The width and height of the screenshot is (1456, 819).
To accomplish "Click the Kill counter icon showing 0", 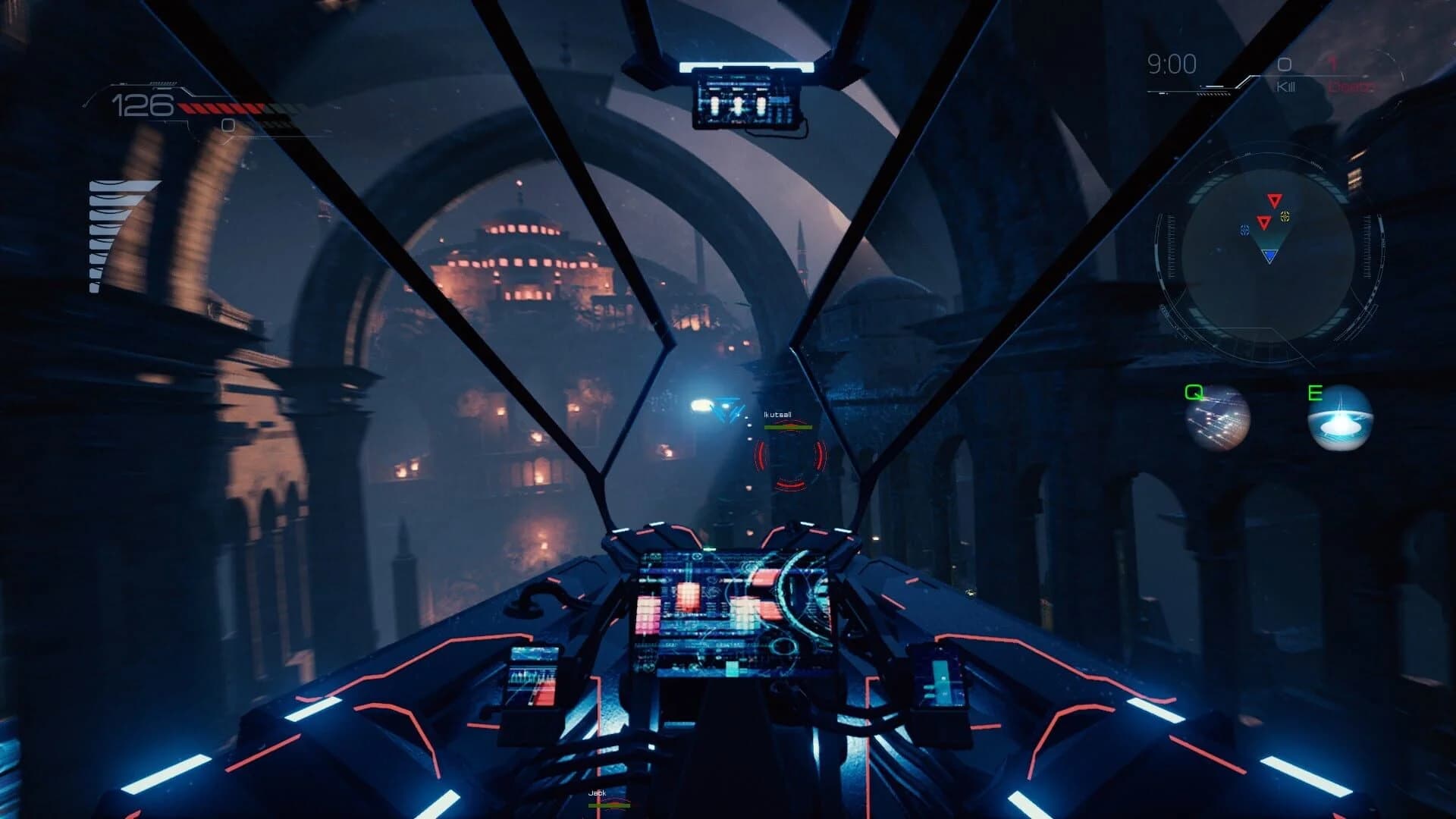I will tap(1282, 66).
